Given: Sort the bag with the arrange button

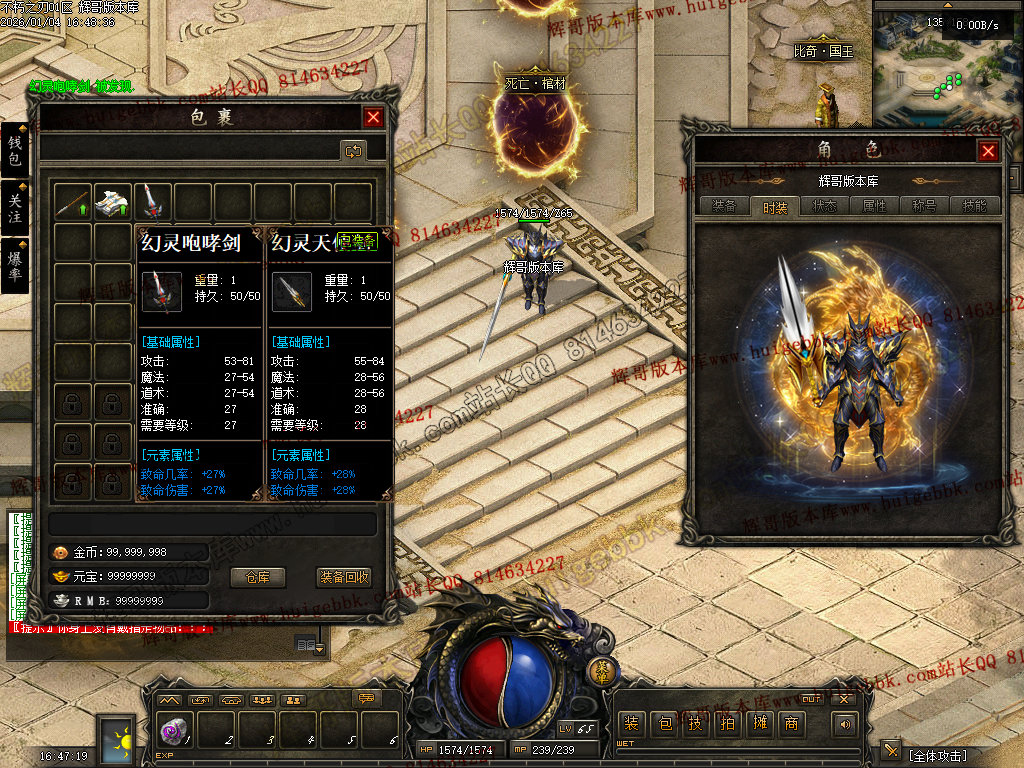Looking at the screenshot, I should (352, 151).
